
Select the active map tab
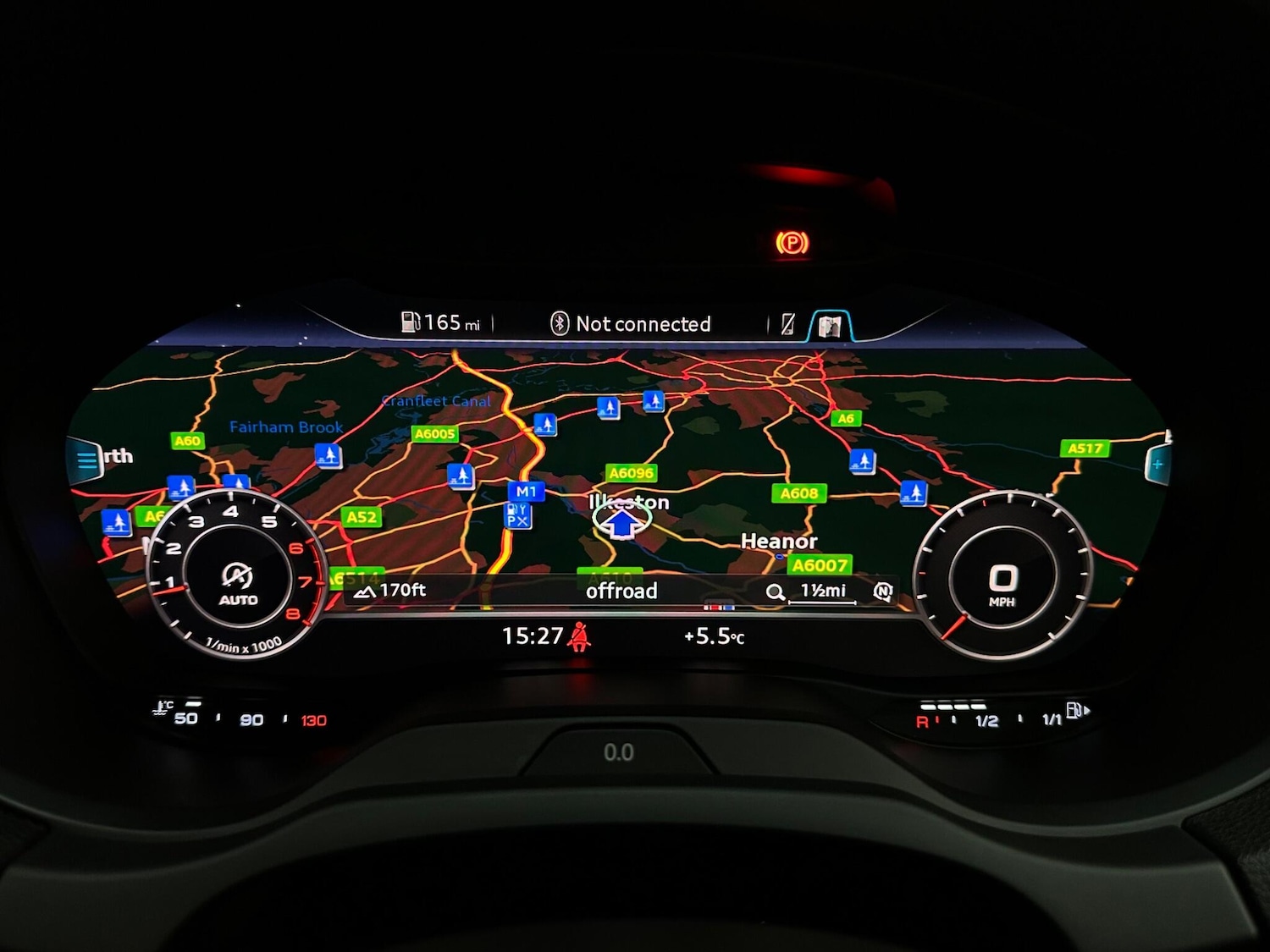(x=830, y=326)
